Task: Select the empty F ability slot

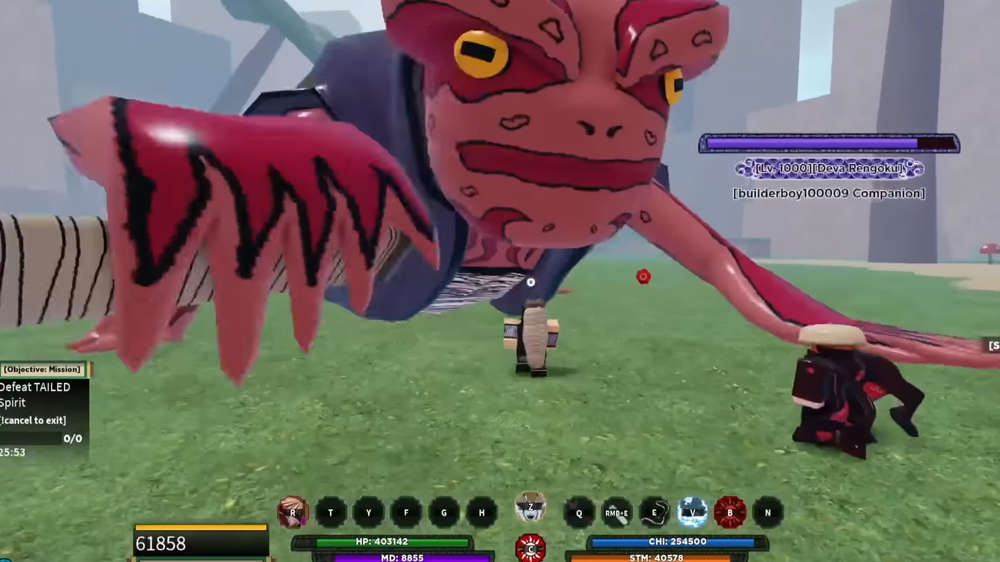Action: [406, 512]
